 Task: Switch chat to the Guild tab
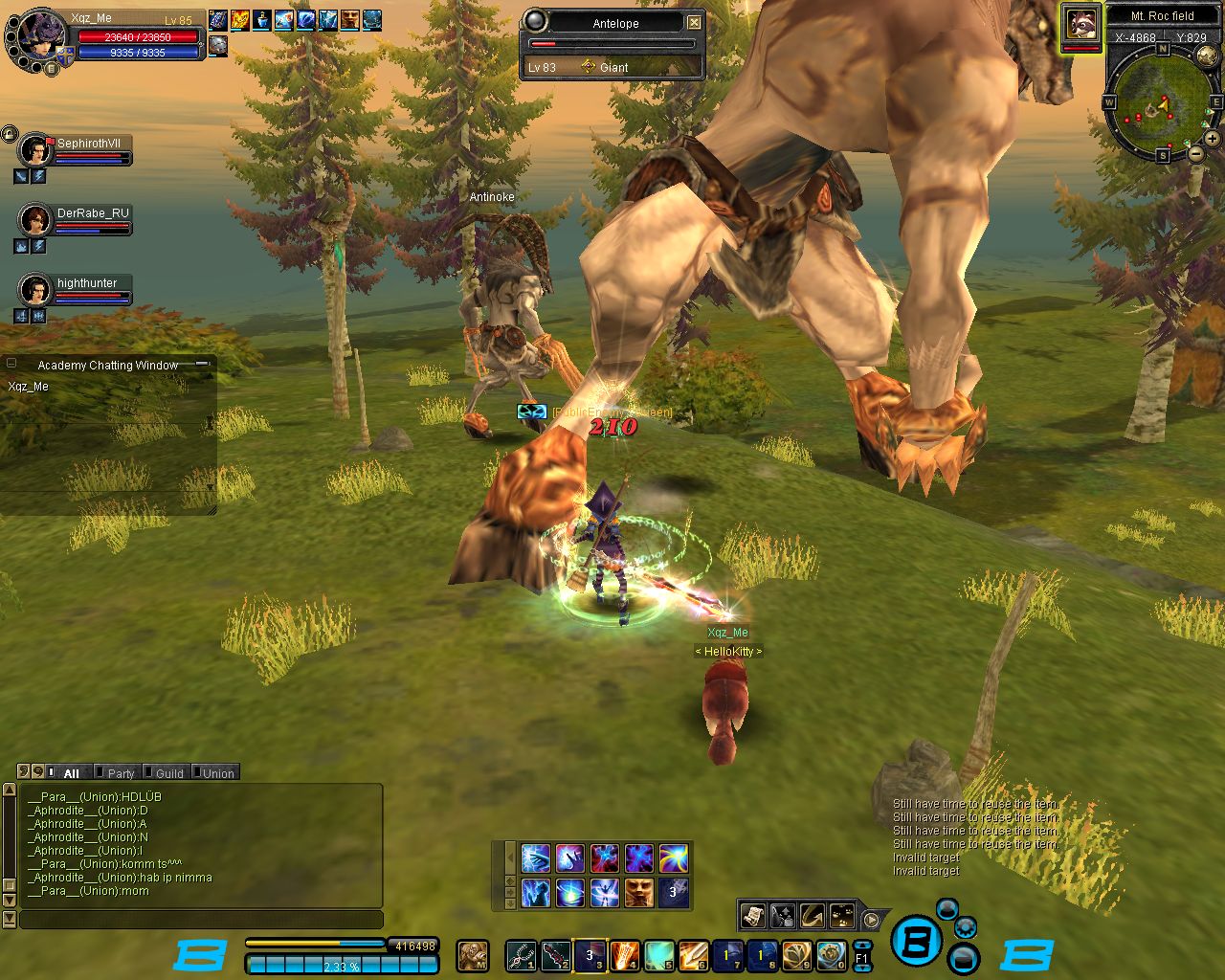[169, 773]
